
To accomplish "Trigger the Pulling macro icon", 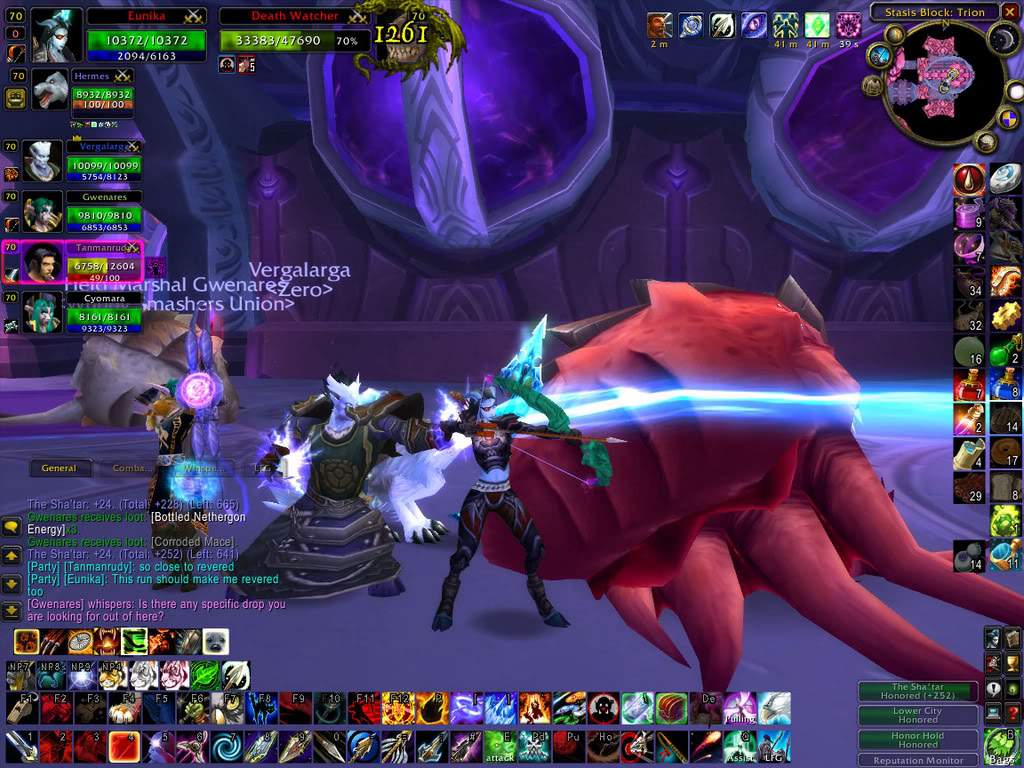I will tap(739, 708).
